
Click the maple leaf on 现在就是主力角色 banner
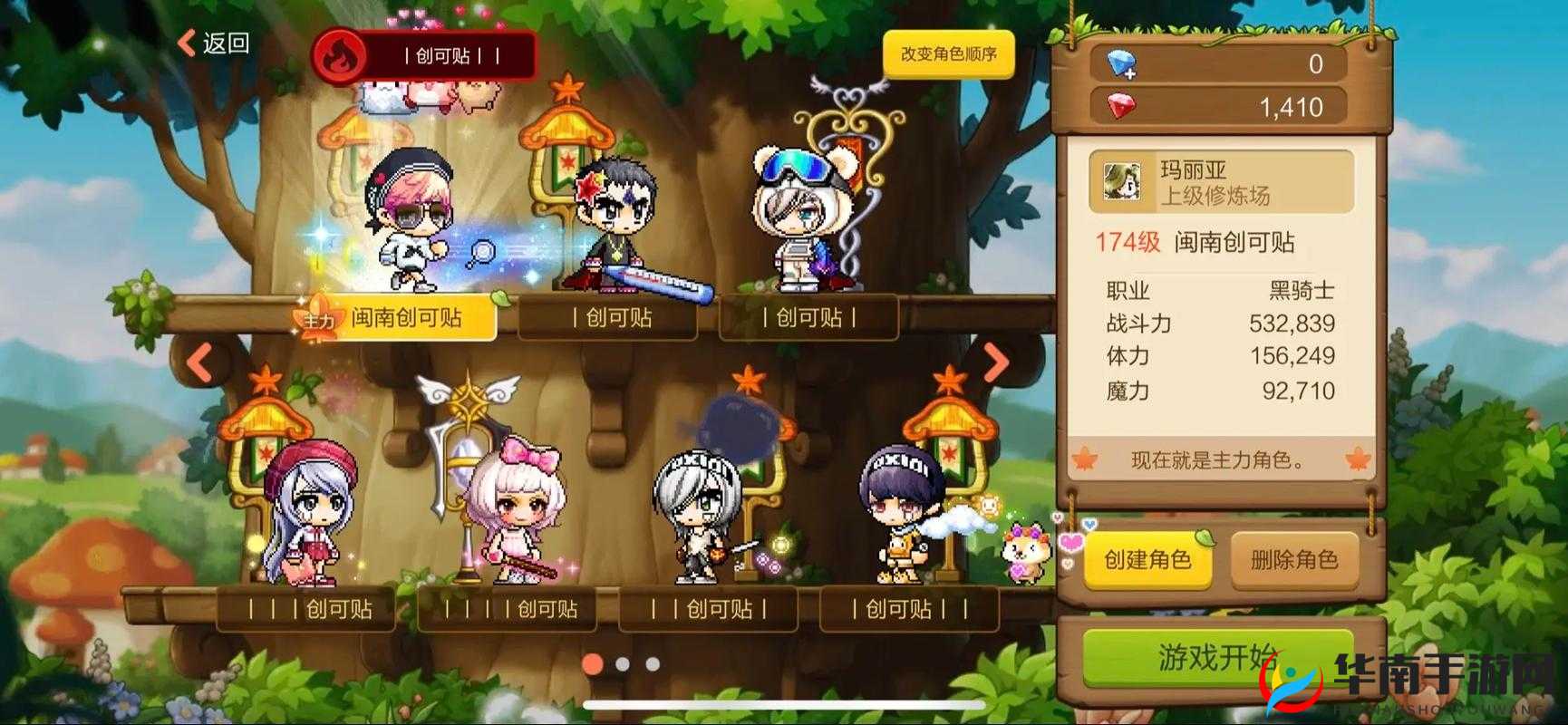point(1085,460)
